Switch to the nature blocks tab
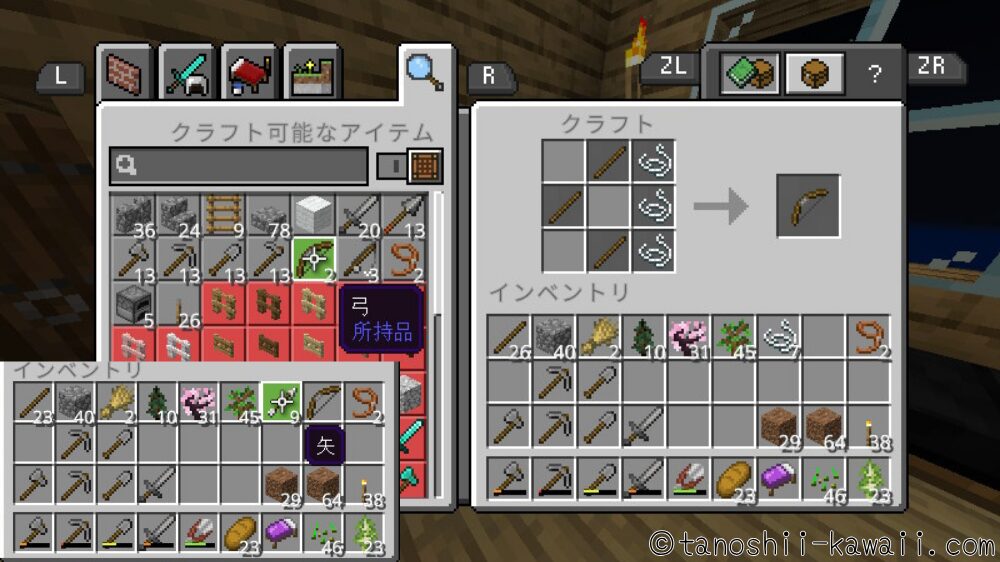Screen dimensions: 1000x562 click(x=311, y=73)
